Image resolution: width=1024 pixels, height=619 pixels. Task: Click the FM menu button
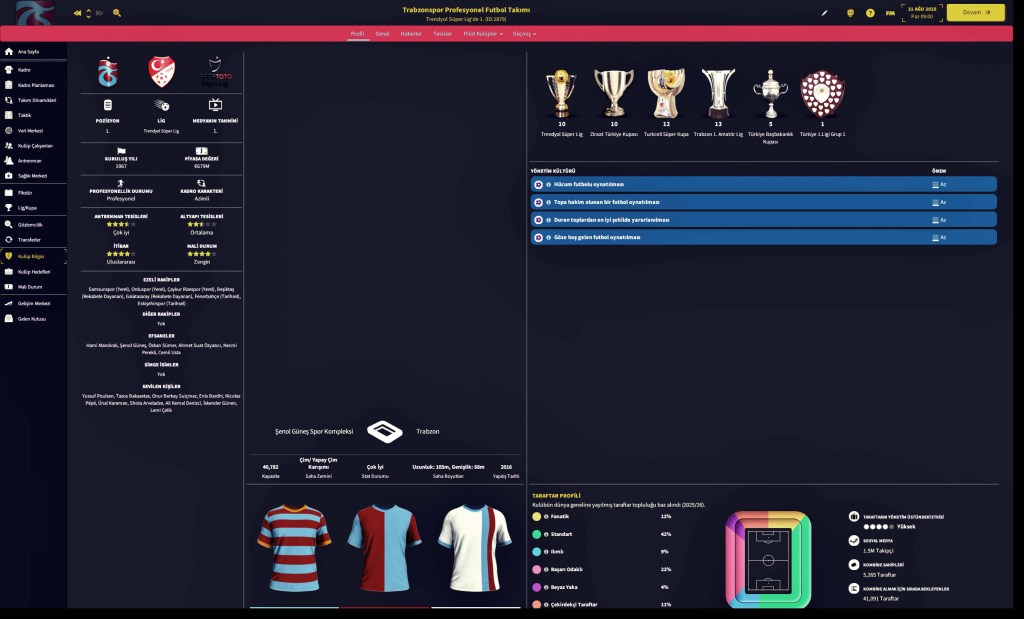(890, 13)
